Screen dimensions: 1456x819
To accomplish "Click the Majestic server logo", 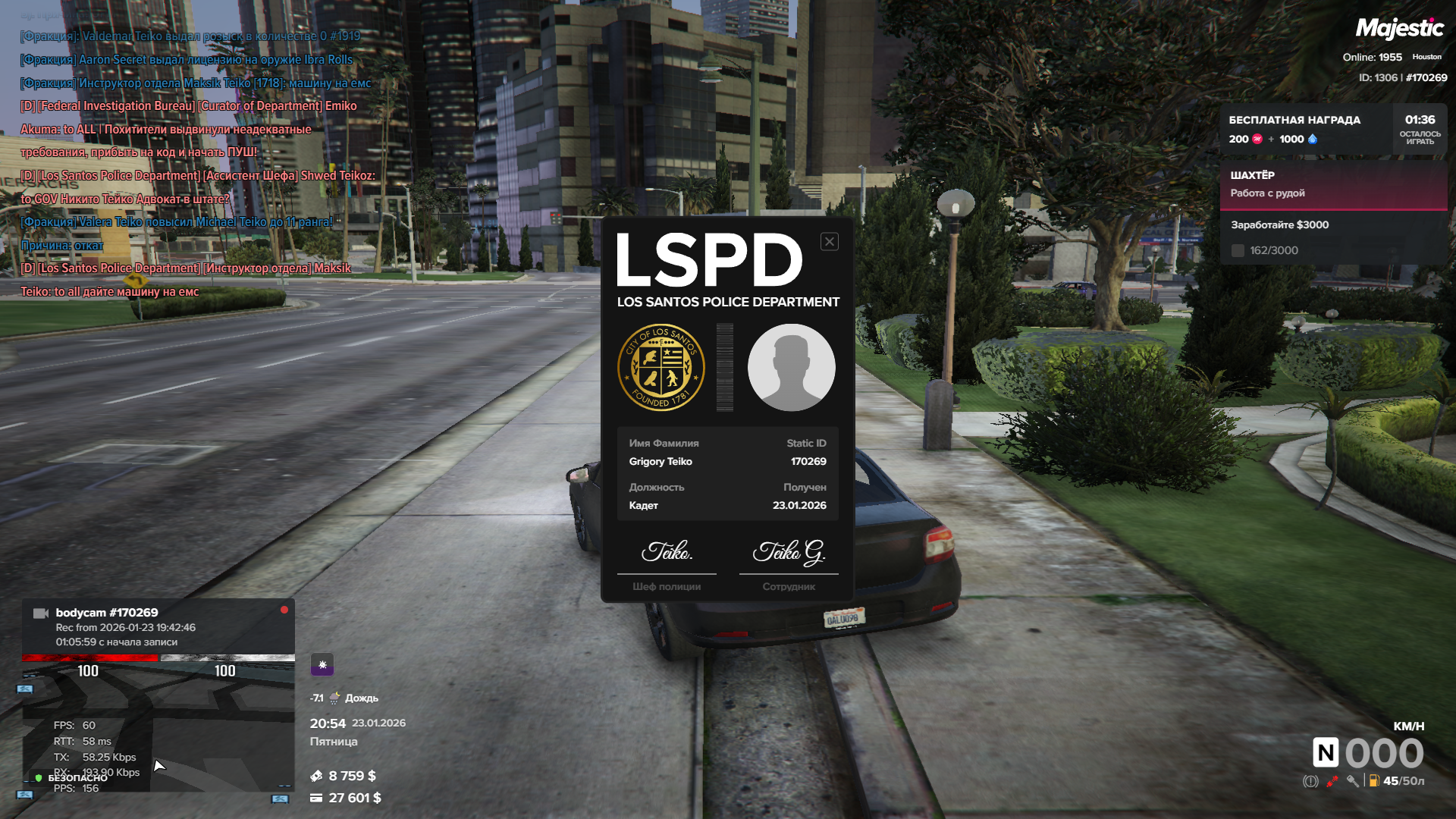I will [x=1399, y=29].
